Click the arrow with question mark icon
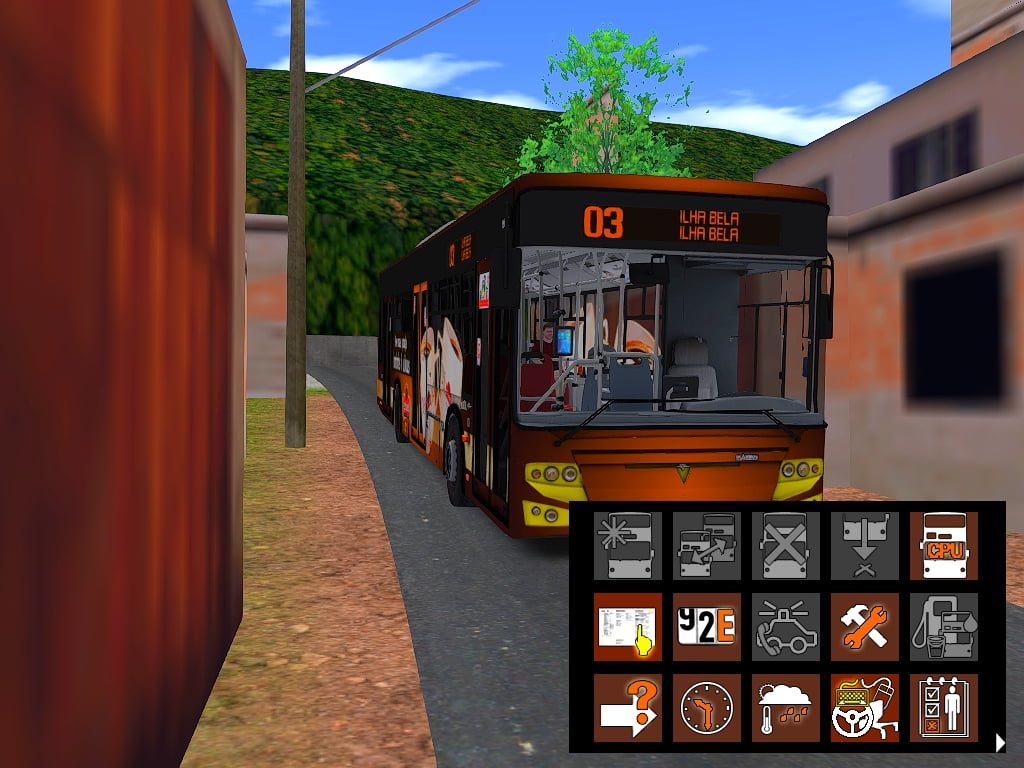The width and height of the screenshot is (1024, 768). [x=627, y=708]
